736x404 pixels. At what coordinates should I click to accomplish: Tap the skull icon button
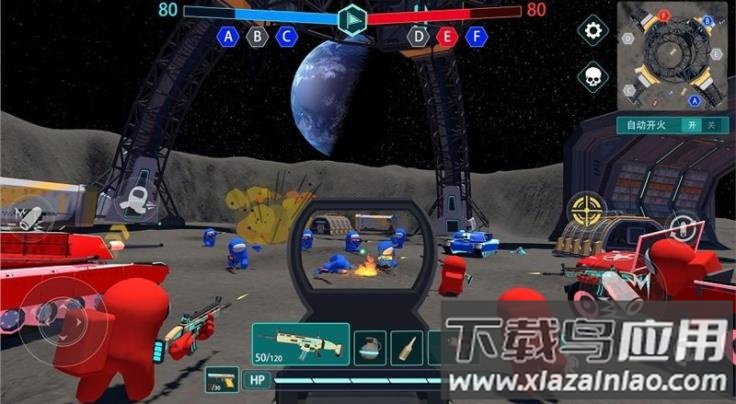coord(594,76)
